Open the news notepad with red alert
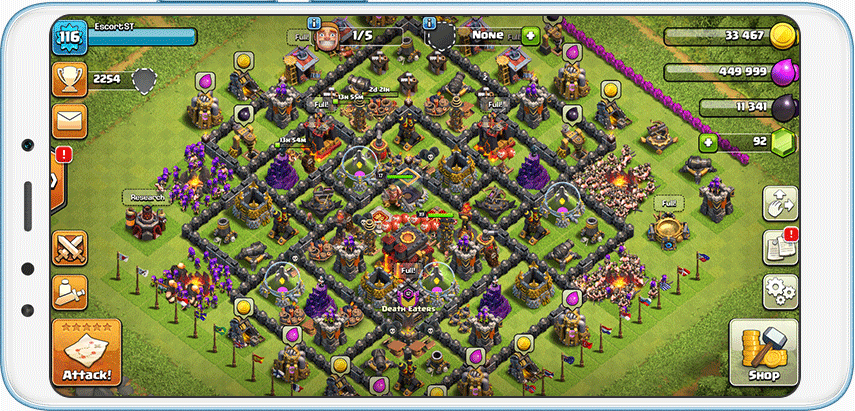 780,246
